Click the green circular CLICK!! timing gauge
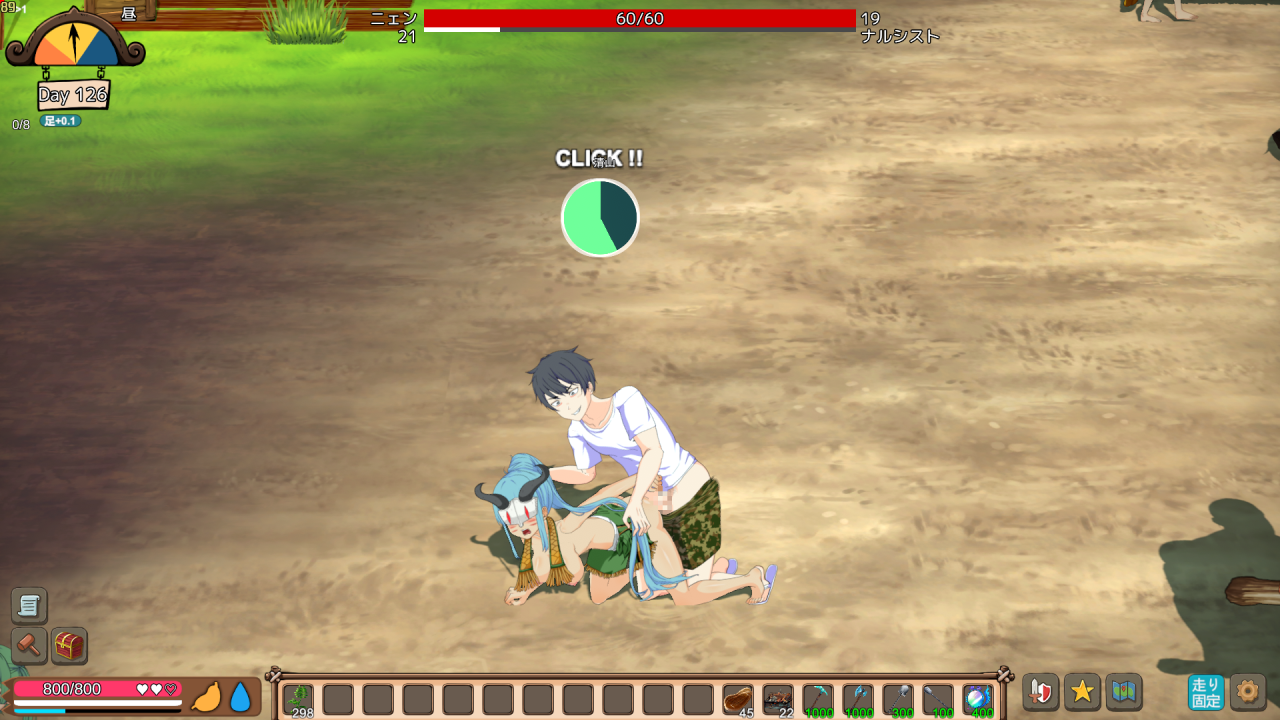 coord(600,217)
